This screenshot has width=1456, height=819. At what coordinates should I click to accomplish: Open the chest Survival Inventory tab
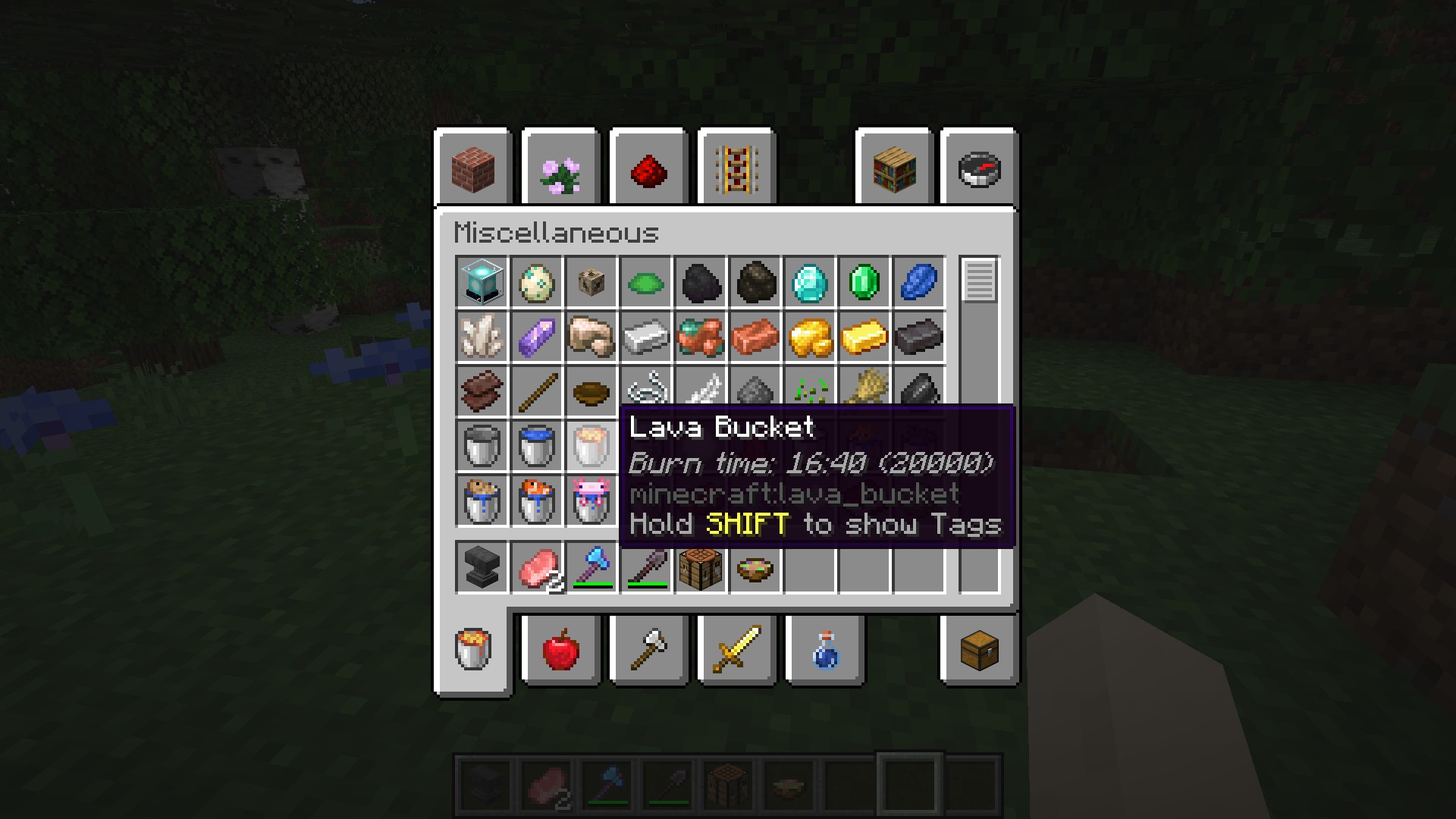coord(979,650)
